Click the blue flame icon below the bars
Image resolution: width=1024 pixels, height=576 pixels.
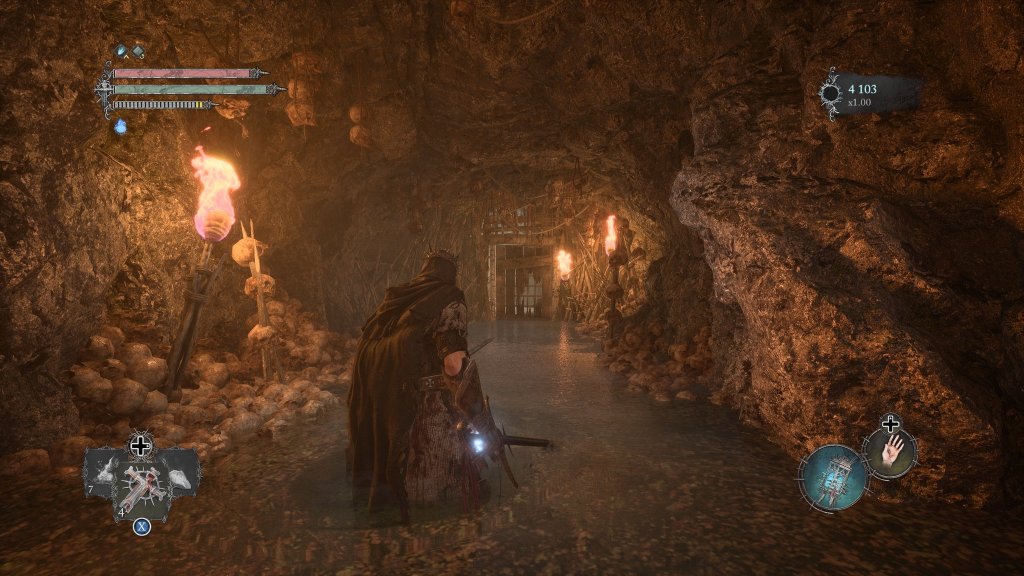121,127
